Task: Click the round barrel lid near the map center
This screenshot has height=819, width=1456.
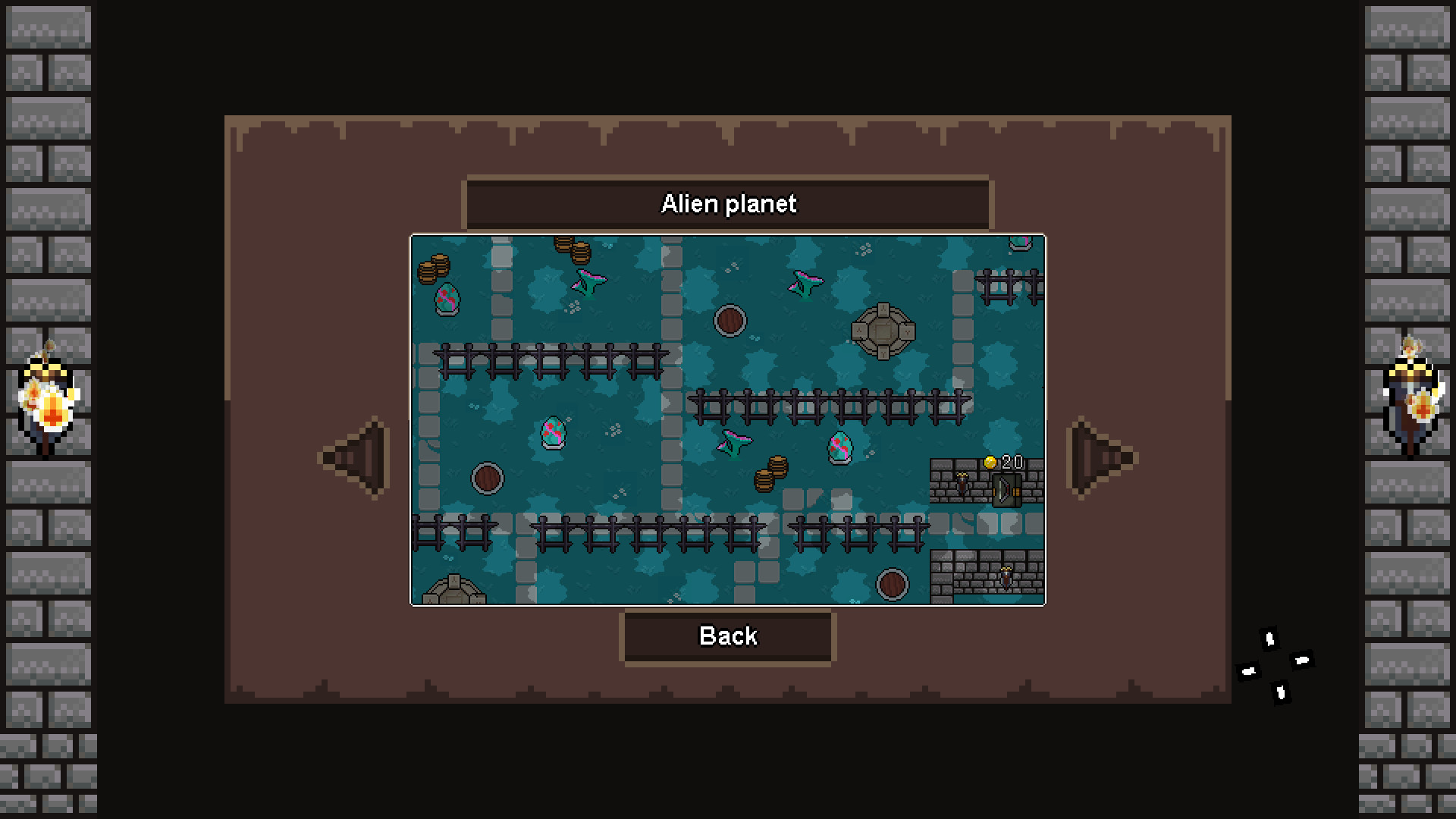Action: click(730, 320)
